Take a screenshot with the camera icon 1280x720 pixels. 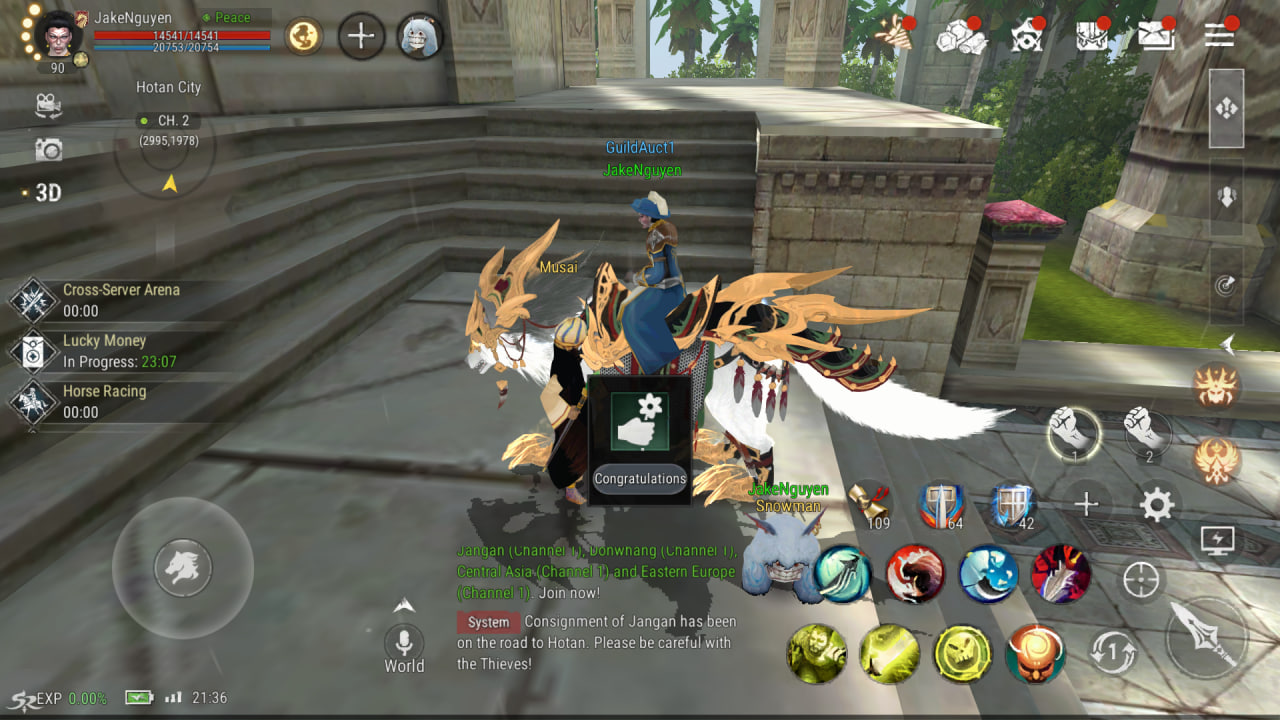coord(48,150)
